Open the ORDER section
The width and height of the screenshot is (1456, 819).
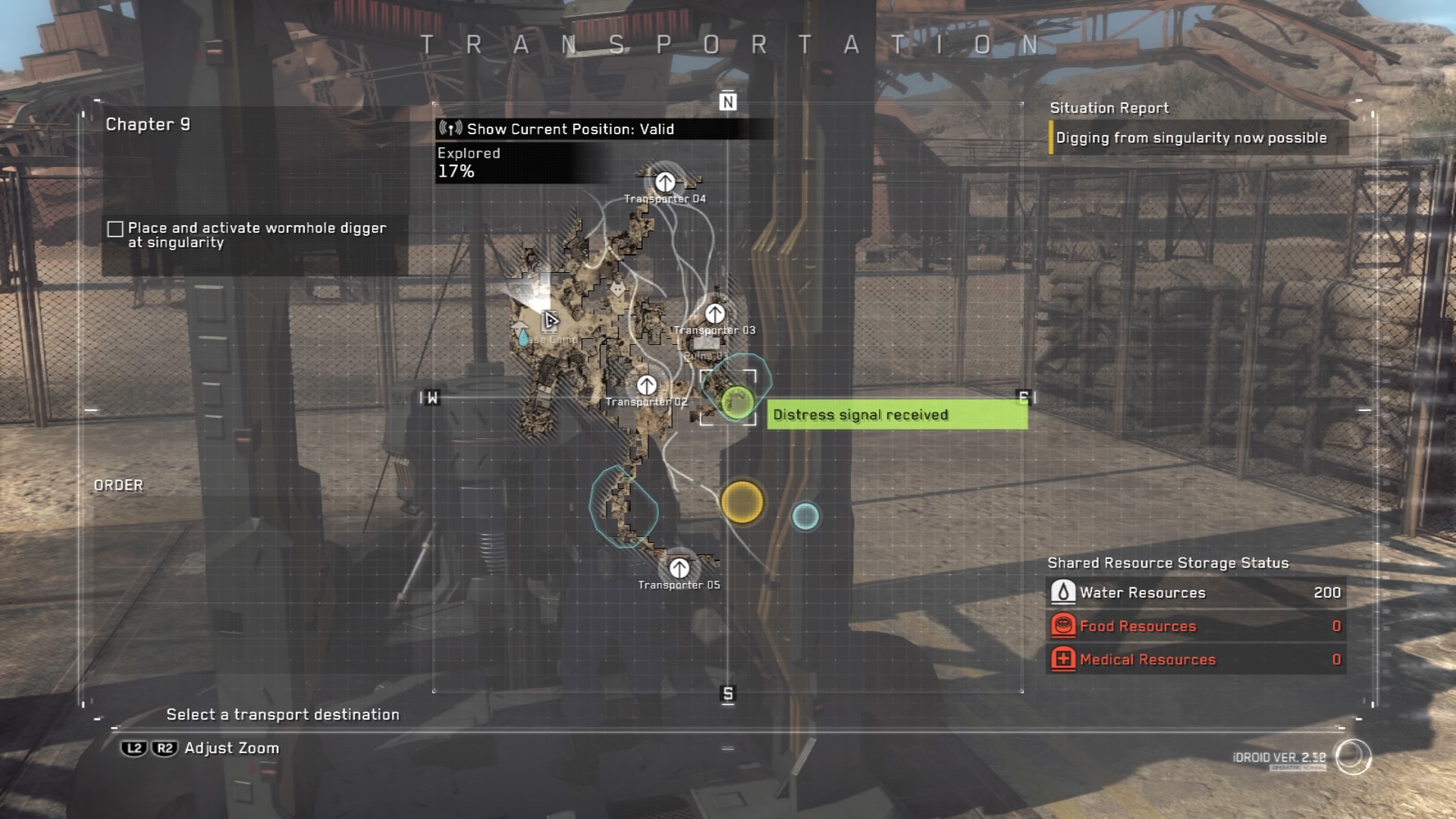pyautogui.click(x=118, y=485)
